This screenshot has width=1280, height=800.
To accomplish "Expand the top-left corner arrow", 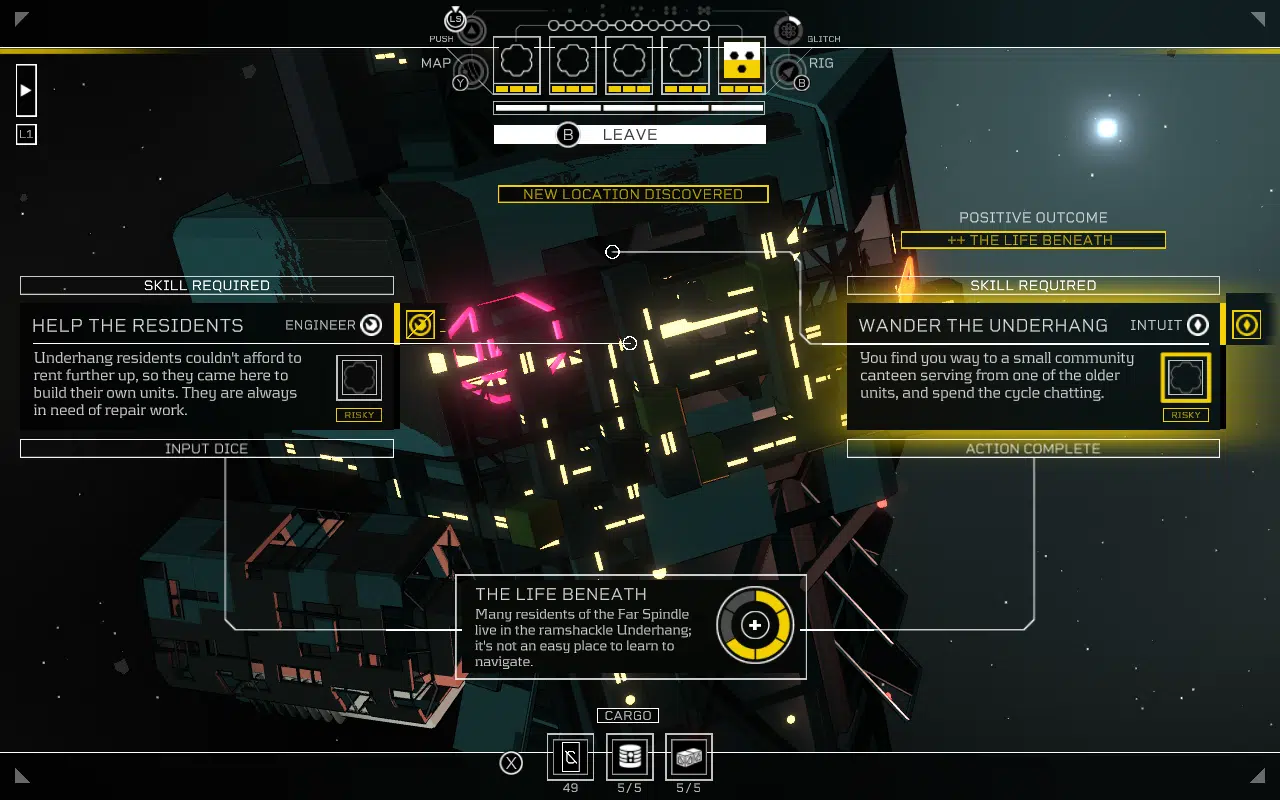I will coord(22,17).
